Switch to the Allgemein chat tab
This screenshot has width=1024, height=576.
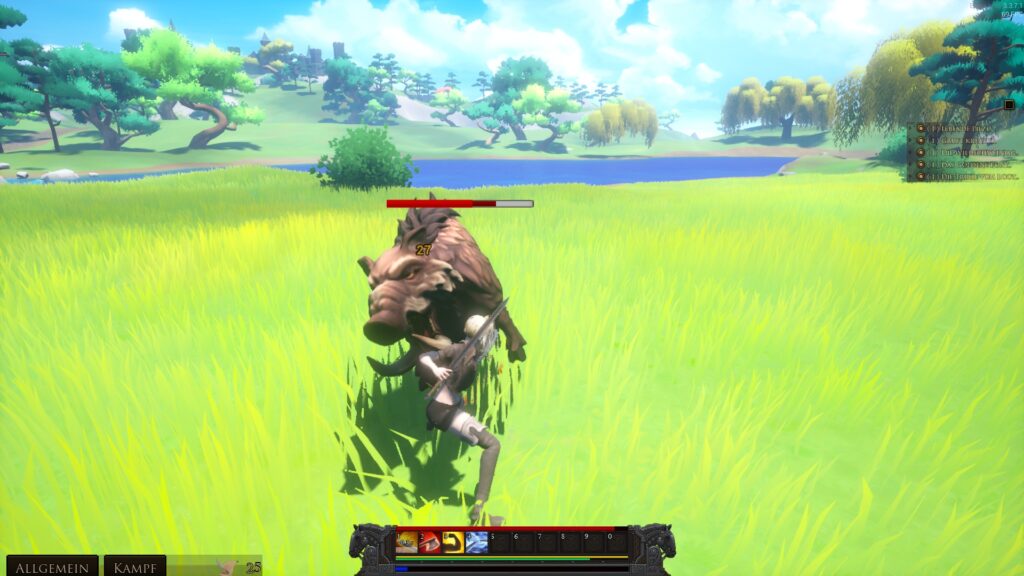[51, 567]
